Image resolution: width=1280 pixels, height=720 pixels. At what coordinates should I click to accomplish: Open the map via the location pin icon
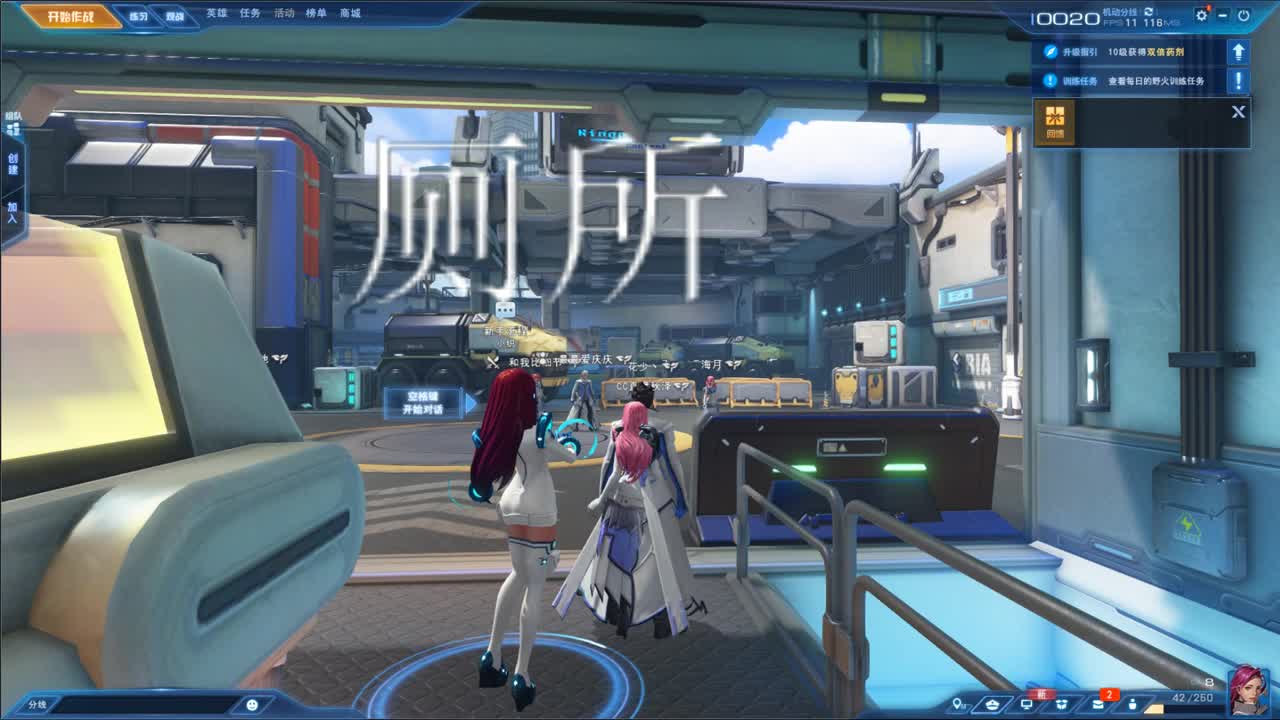pos(957,703)
